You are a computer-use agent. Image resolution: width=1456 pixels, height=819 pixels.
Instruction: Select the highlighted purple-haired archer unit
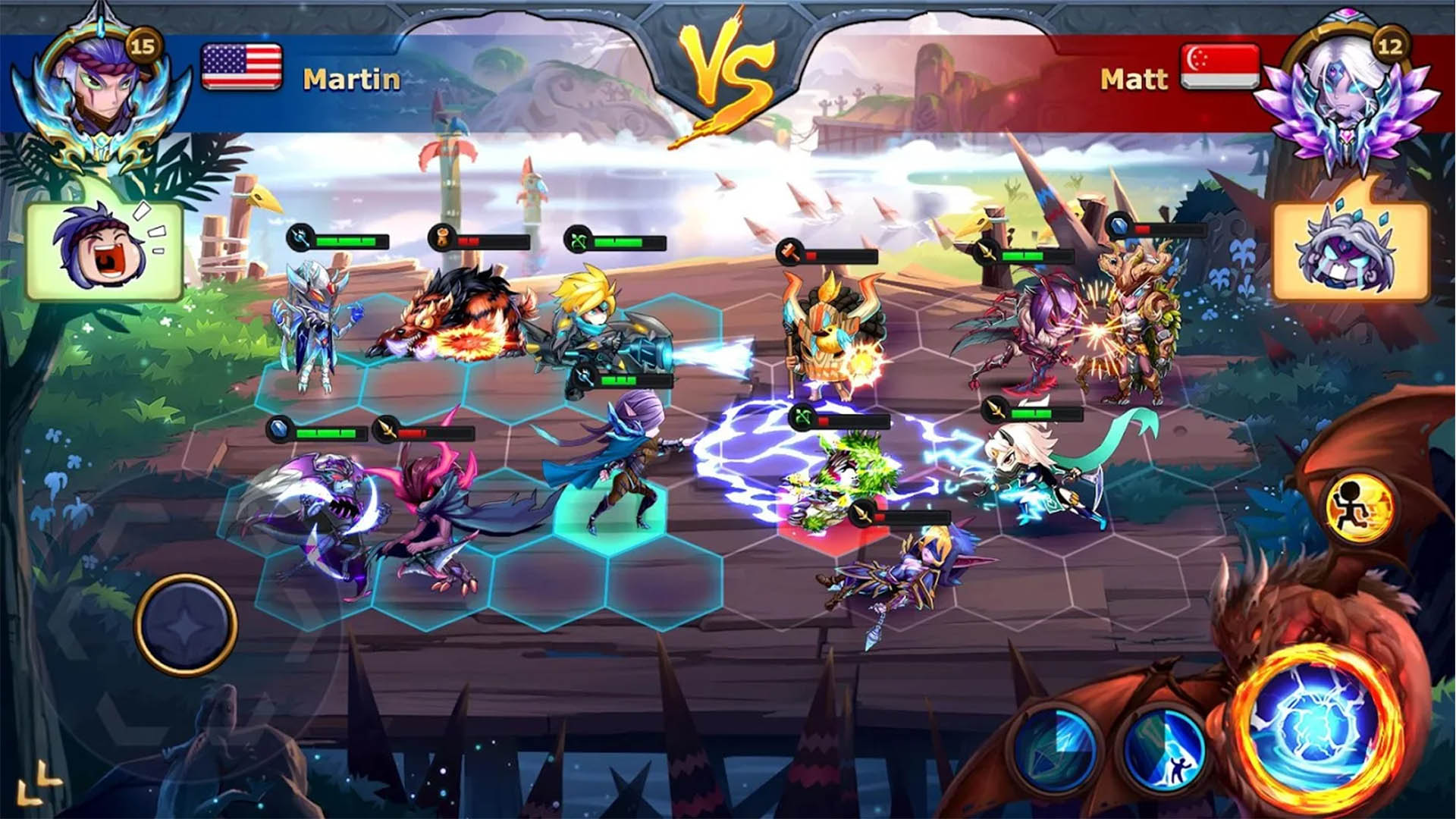(x=622, y=463)
